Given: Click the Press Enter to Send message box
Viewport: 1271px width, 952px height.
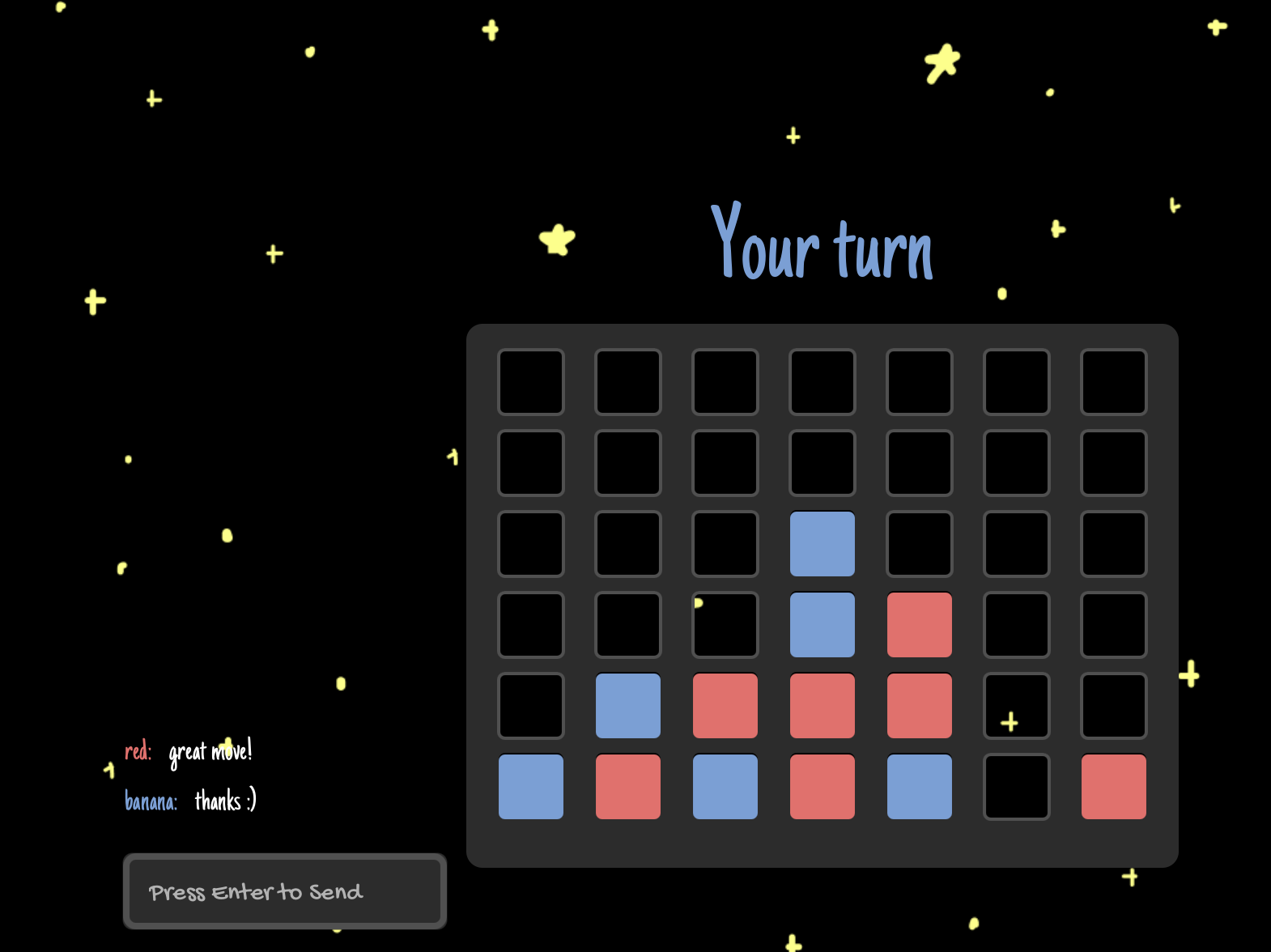Looking at the screenshot, I should click(285, 891).
